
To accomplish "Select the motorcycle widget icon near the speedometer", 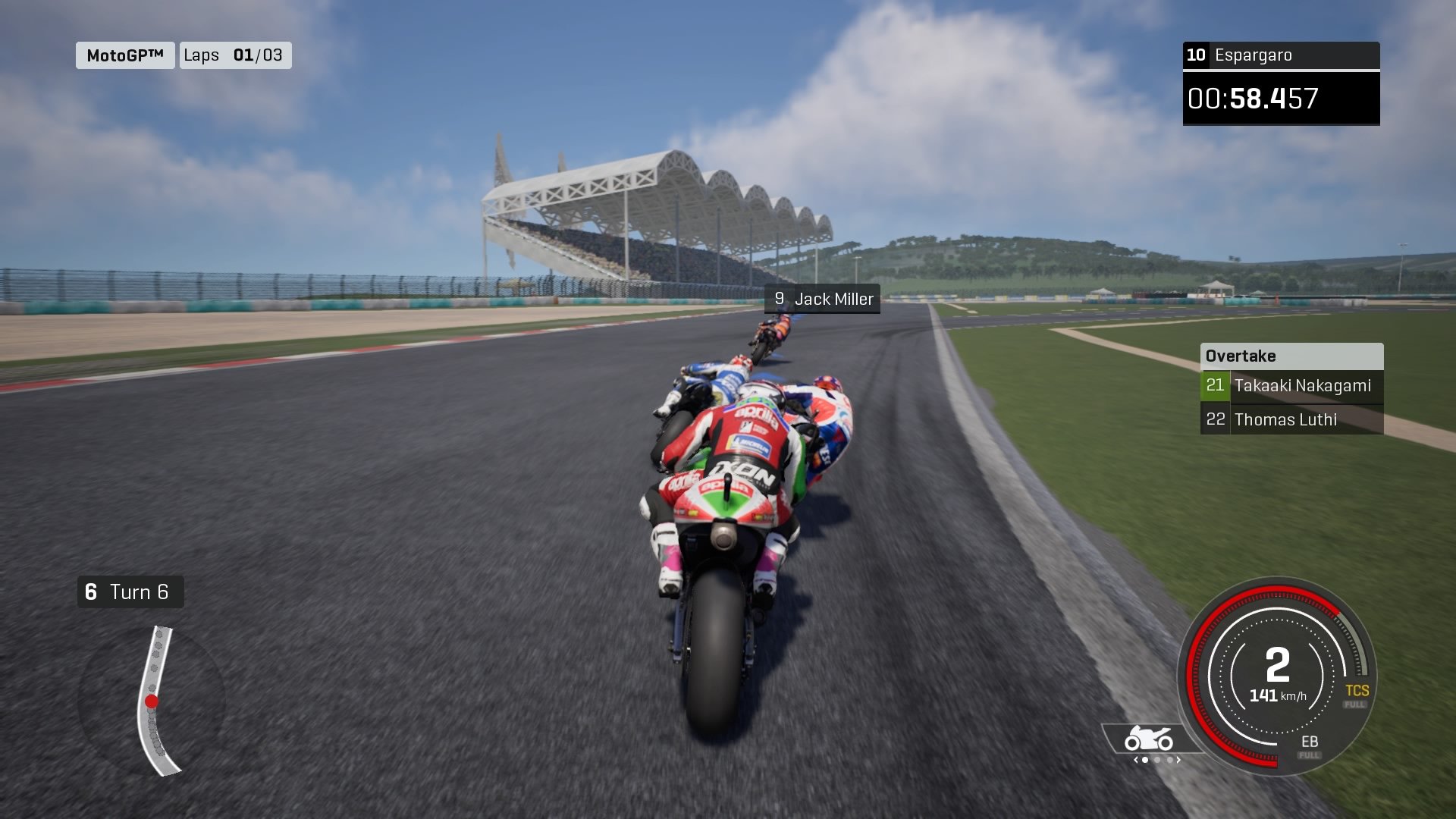I will coord(1148,738).
